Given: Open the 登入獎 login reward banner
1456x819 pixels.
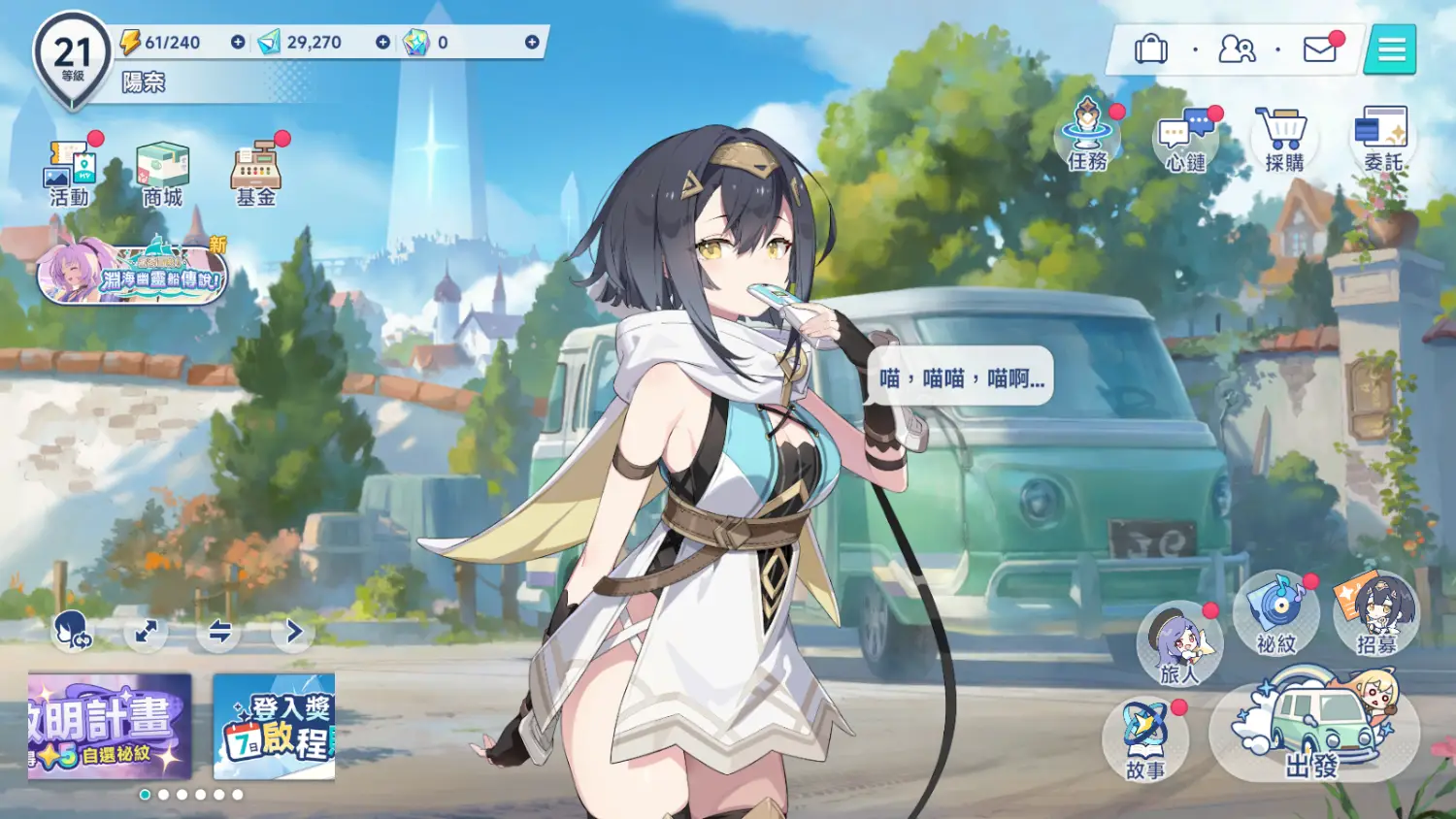Looking at the screenshot, I should click(274, 726).
